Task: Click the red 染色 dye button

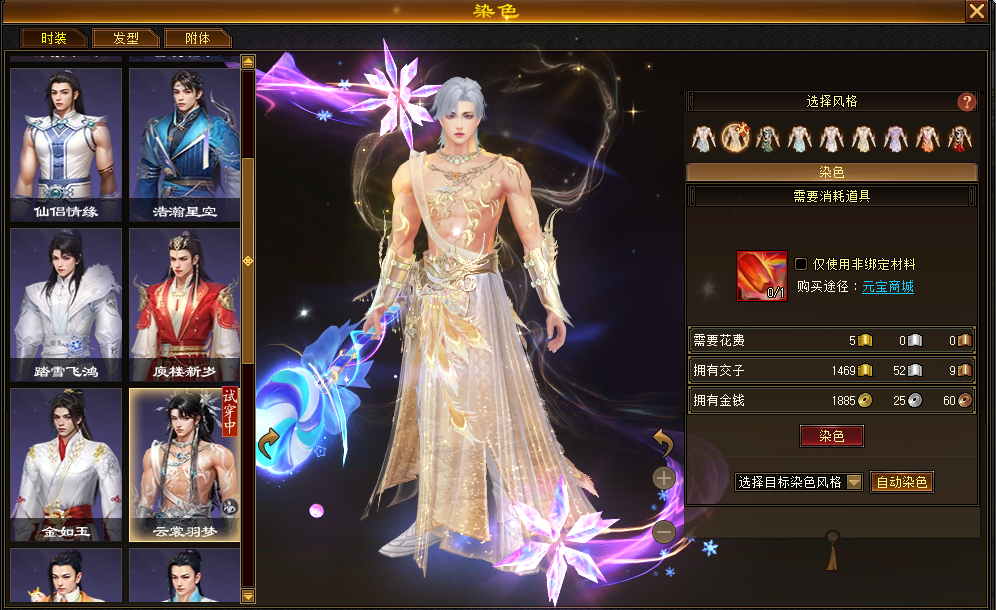Action: pos(831,436)
